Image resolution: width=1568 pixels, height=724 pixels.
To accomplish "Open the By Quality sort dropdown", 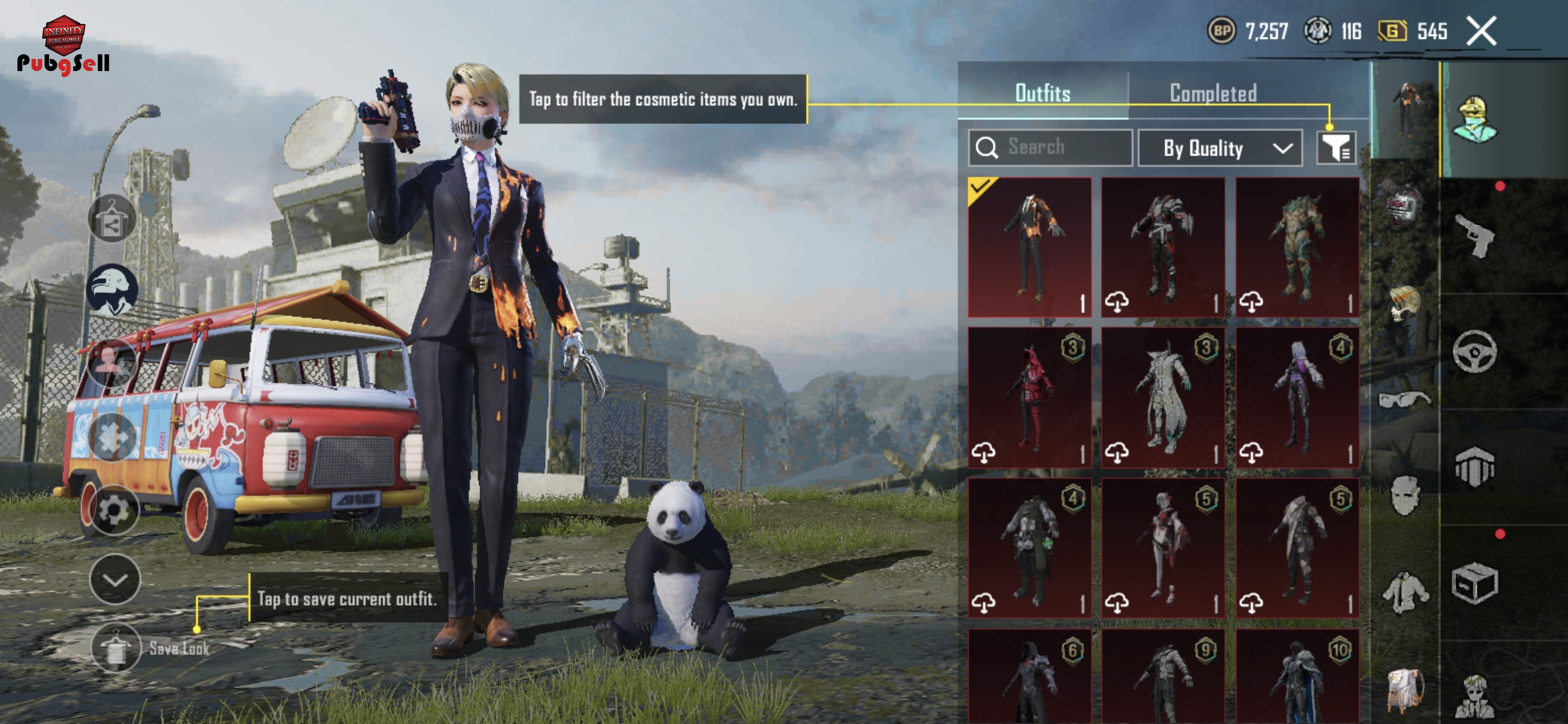I will (1220, 148).
